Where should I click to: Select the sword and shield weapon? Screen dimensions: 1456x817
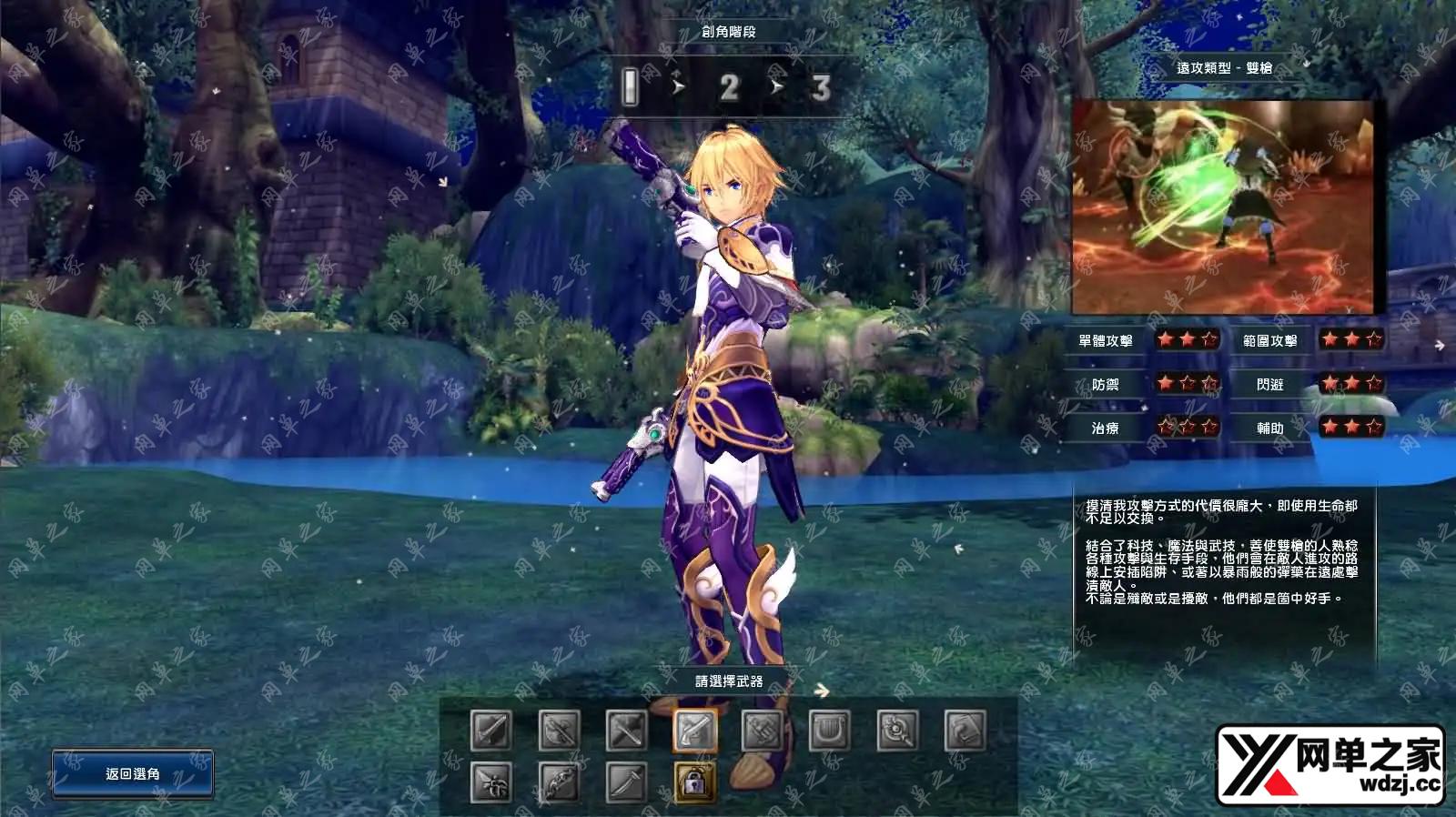[491, 730]
